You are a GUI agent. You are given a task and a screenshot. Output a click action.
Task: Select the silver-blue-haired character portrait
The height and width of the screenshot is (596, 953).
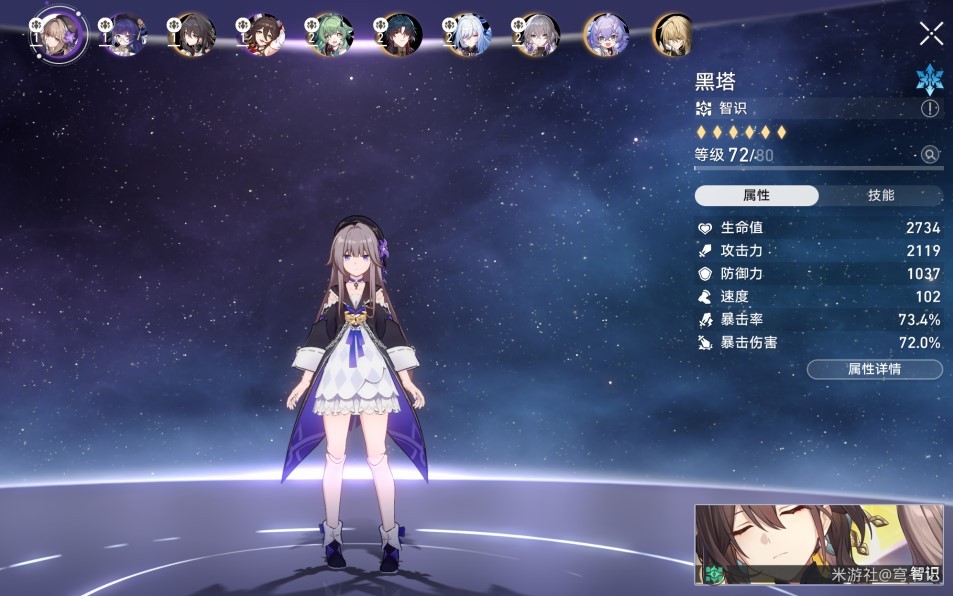point(467,35)
